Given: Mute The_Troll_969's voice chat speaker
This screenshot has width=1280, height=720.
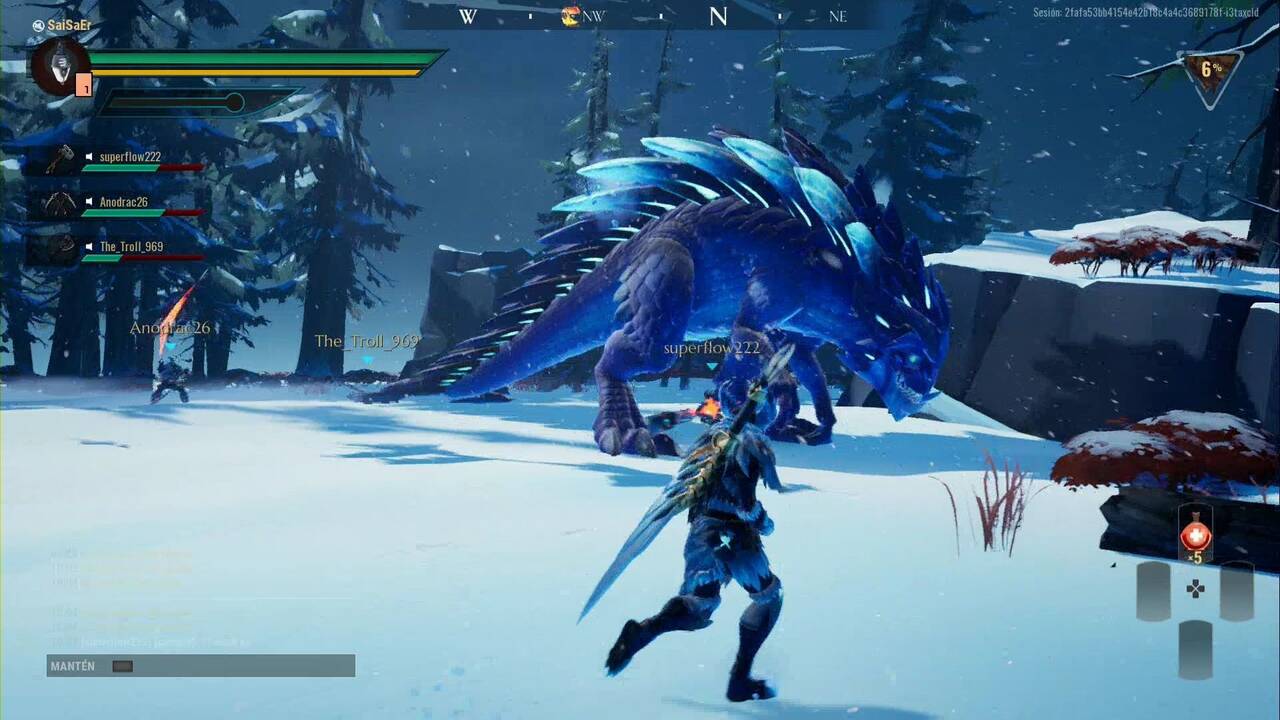Looking at the screenshot, I should click(x=89, y=246).
